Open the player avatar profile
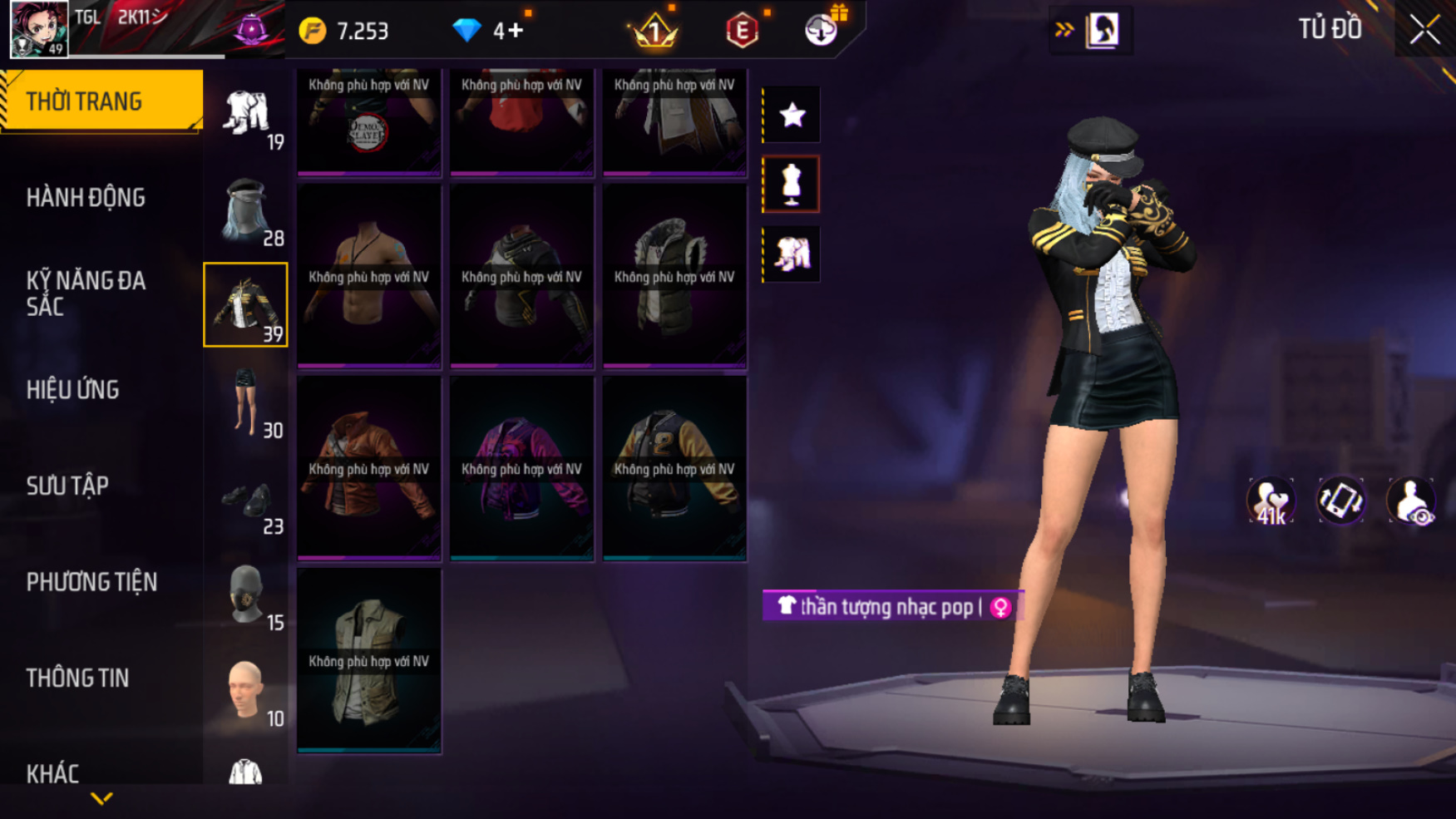This screenshot has width=1456, height=819. click(39, 29)
